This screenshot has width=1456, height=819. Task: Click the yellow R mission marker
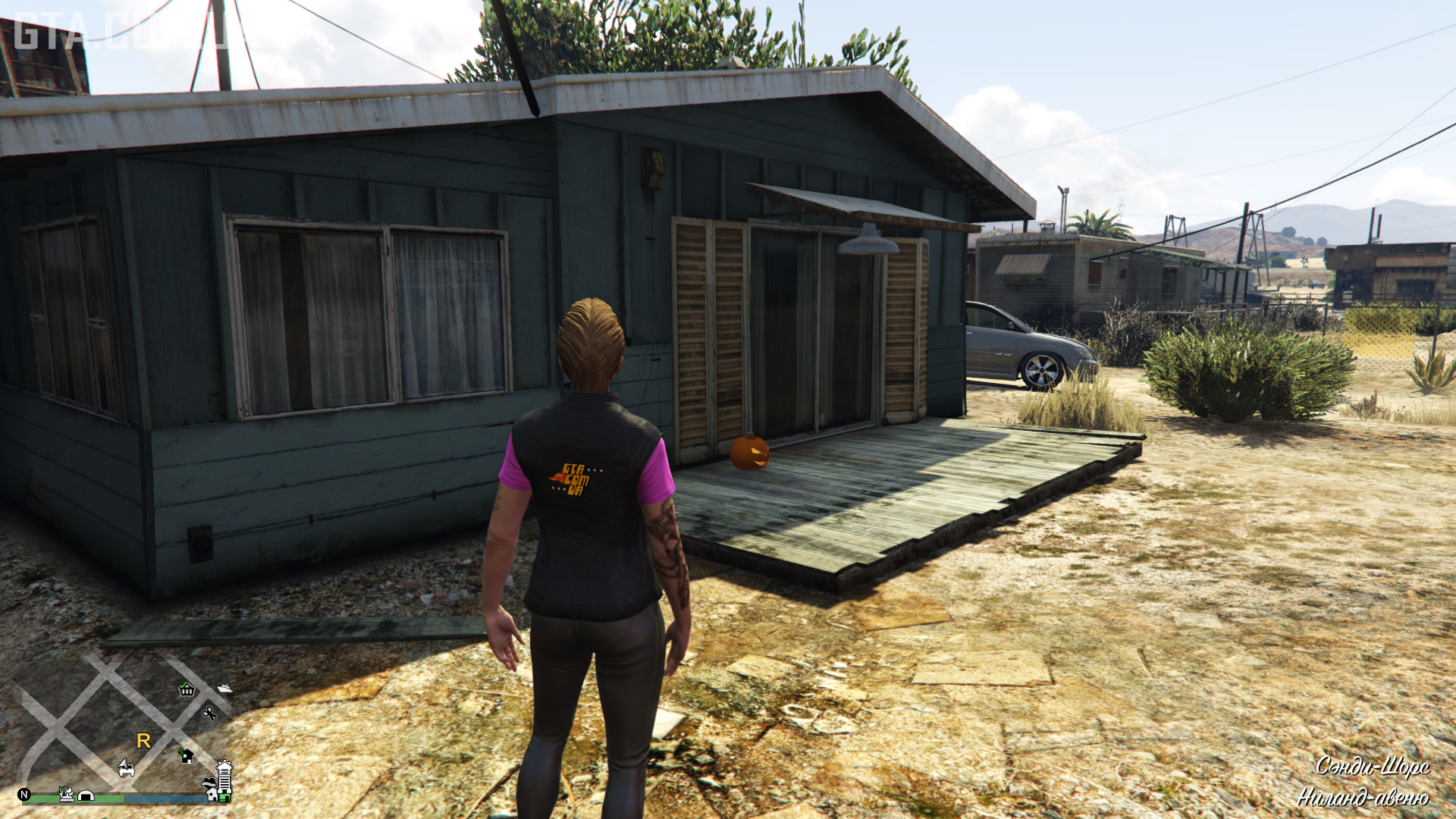(x=143, y=741)
